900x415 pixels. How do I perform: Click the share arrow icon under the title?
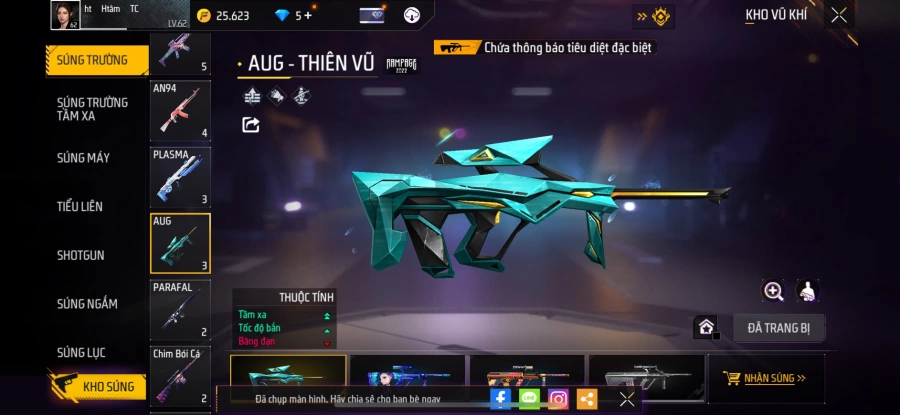click(x=251, y=125)
